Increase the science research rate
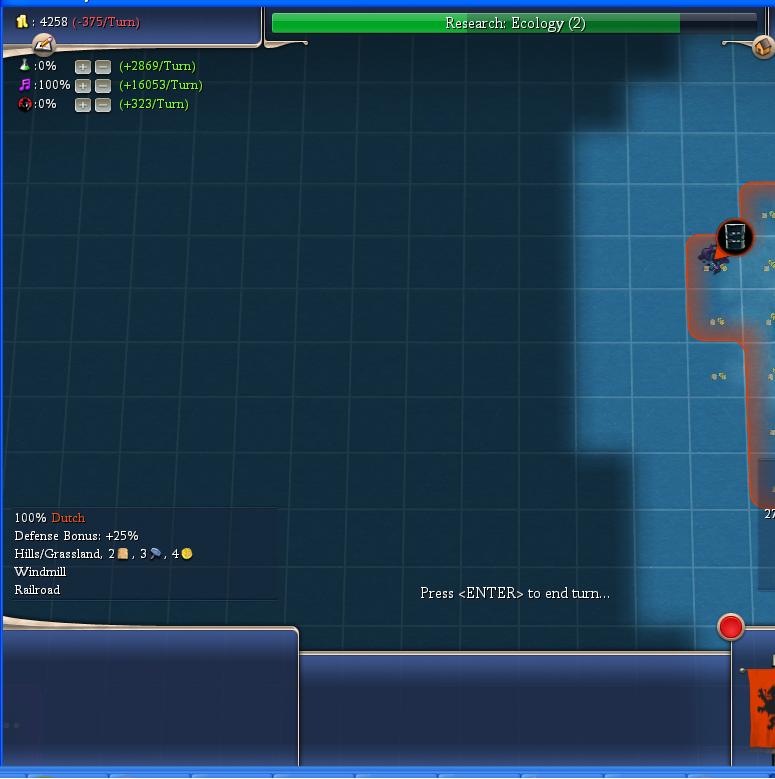775x779 pixels. 83,67
